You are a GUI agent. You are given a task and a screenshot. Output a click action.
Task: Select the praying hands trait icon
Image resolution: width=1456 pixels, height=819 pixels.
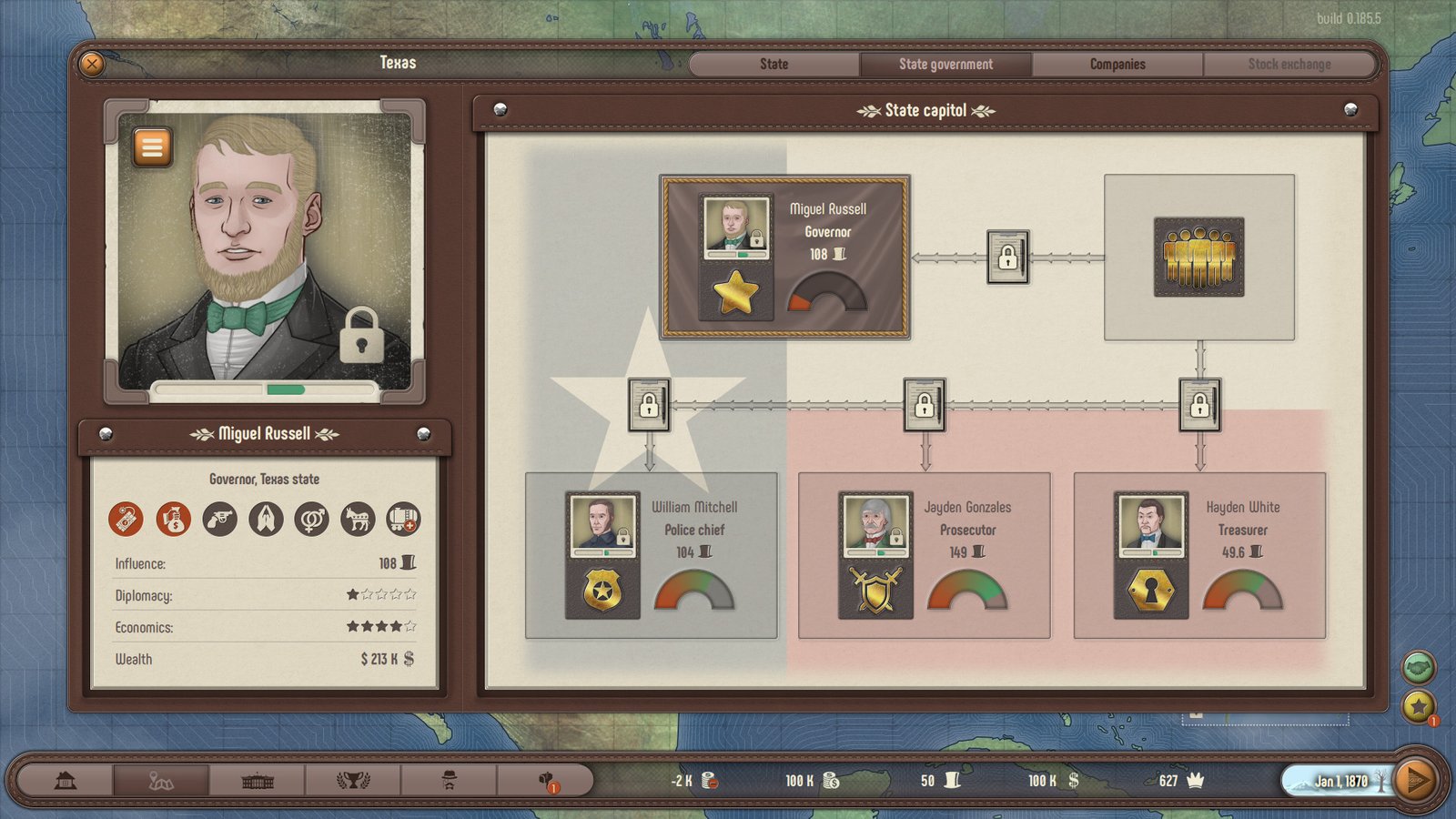(x=266, y=520)
